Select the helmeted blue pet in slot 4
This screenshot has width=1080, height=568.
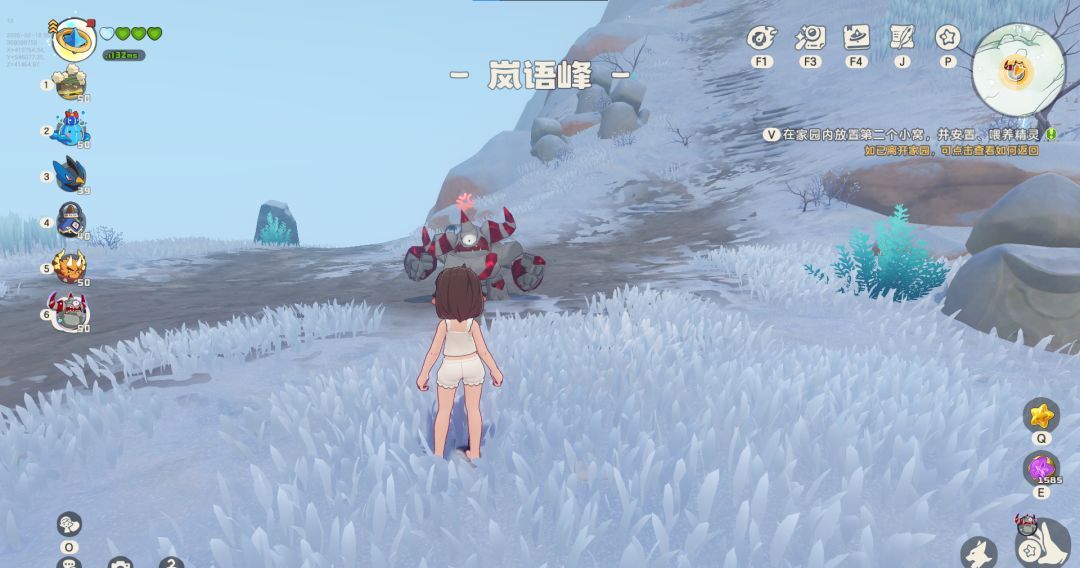pyautogui.click(x=71, y=220)
